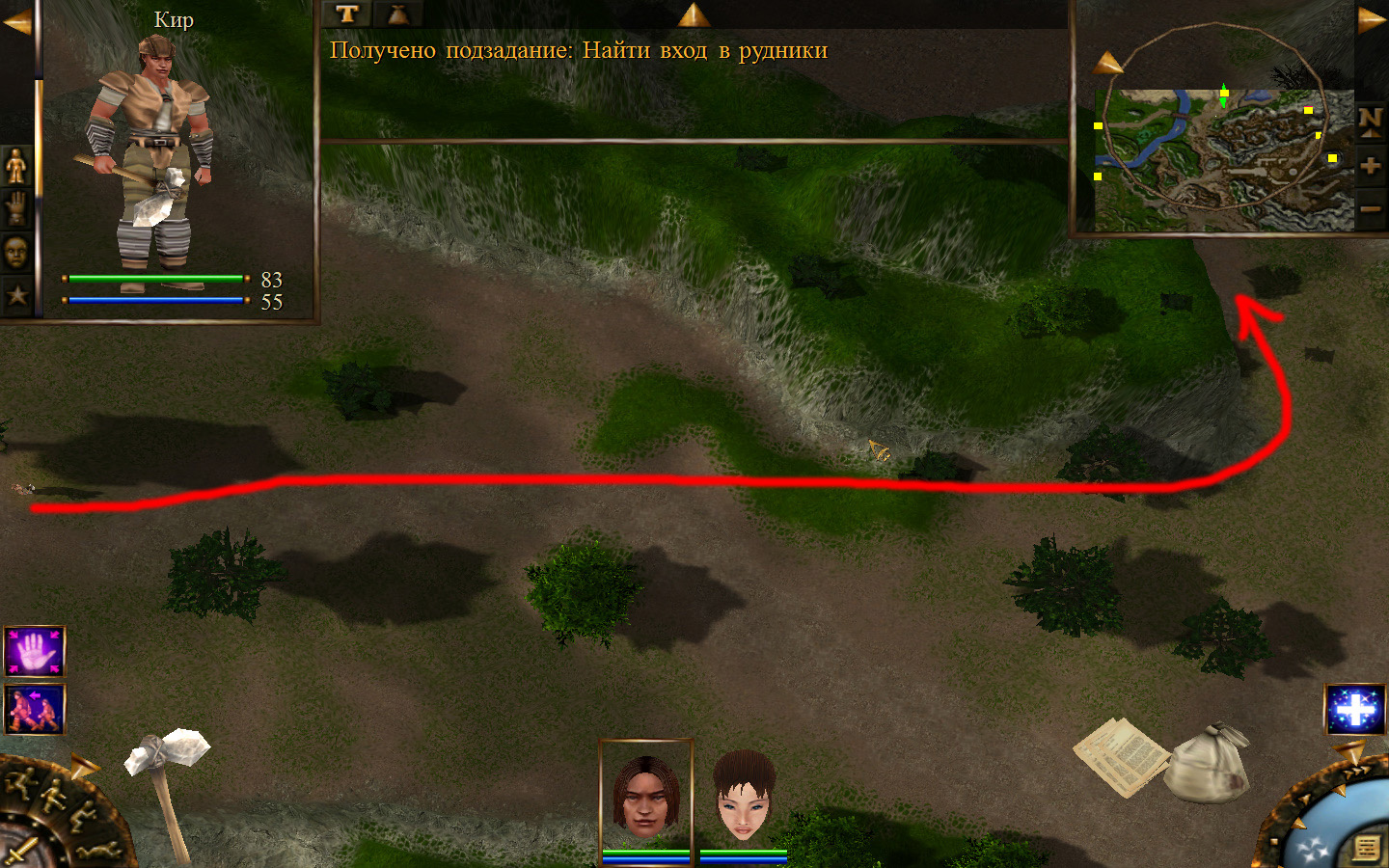
Task: Activate the two walking figures follow icon
Action: (x=35, y=710)
